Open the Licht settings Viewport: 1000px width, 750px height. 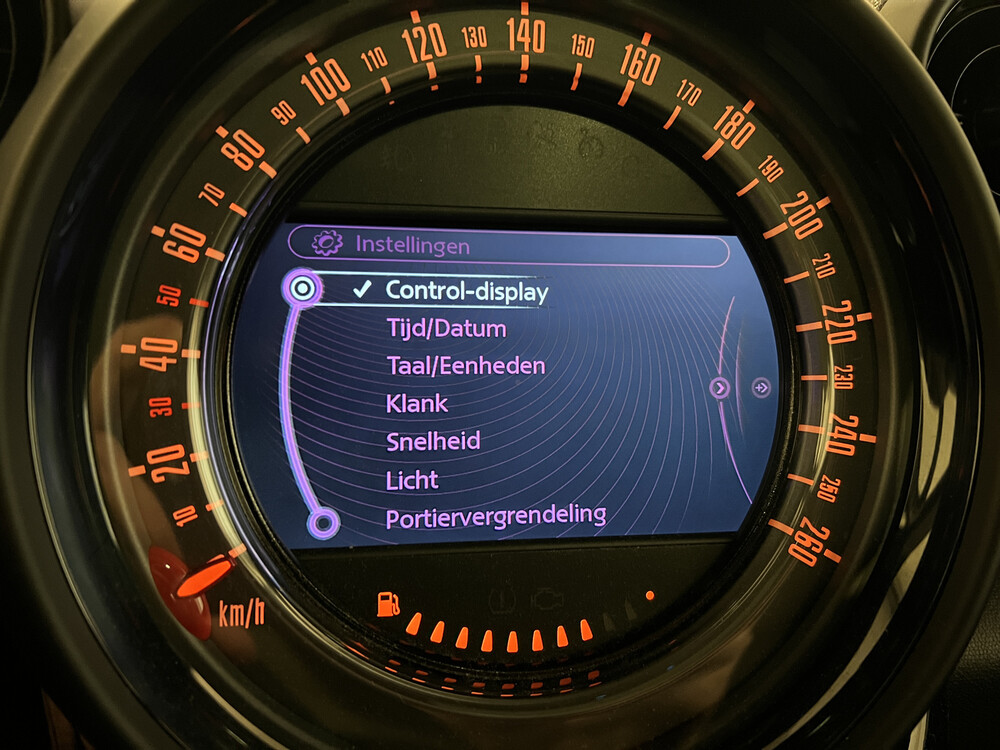[x=412, y=480]
